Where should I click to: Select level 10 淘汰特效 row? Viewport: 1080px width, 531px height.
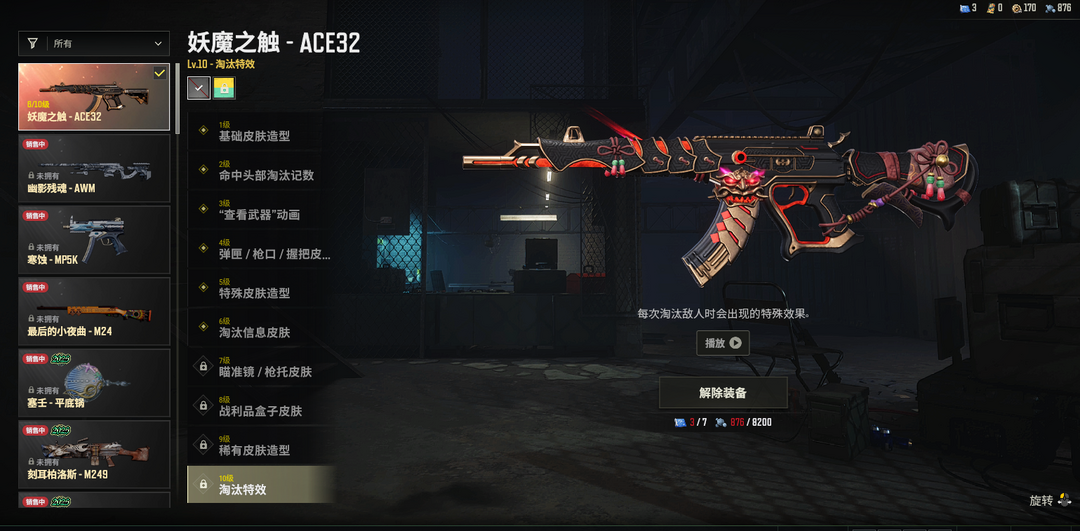(x=260, y=486)
